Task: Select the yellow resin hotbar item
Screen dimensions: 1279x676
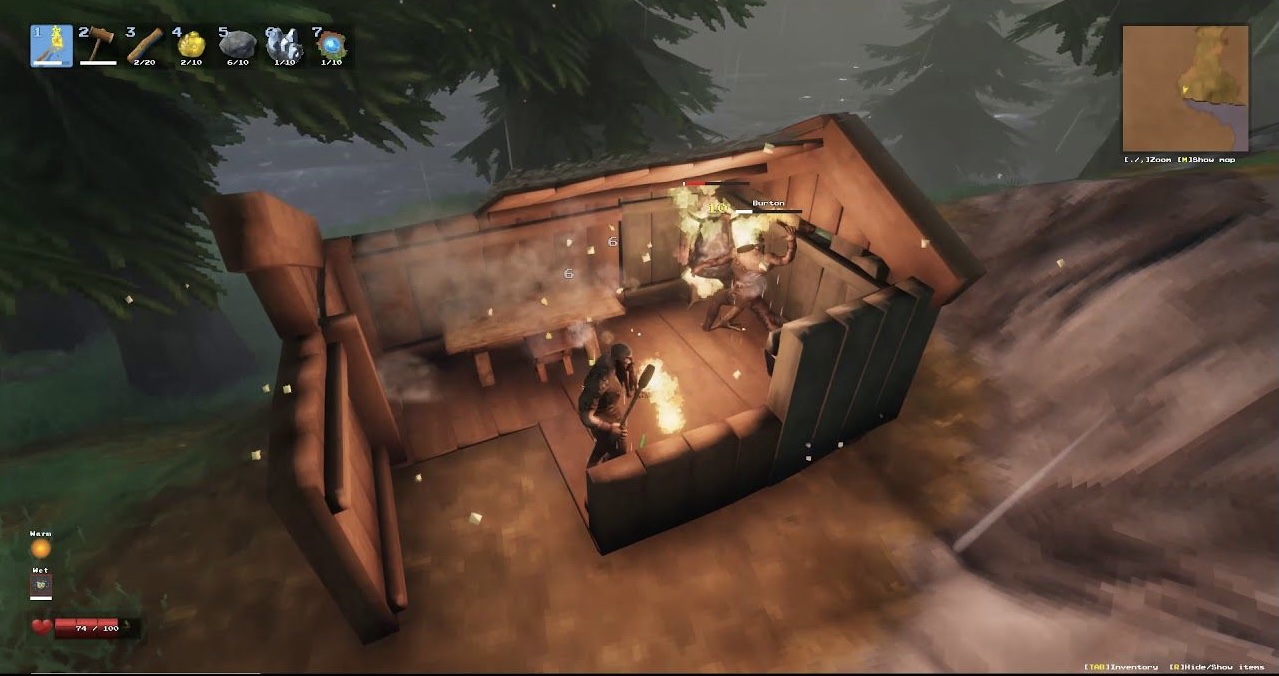Action: pos(191,46)
